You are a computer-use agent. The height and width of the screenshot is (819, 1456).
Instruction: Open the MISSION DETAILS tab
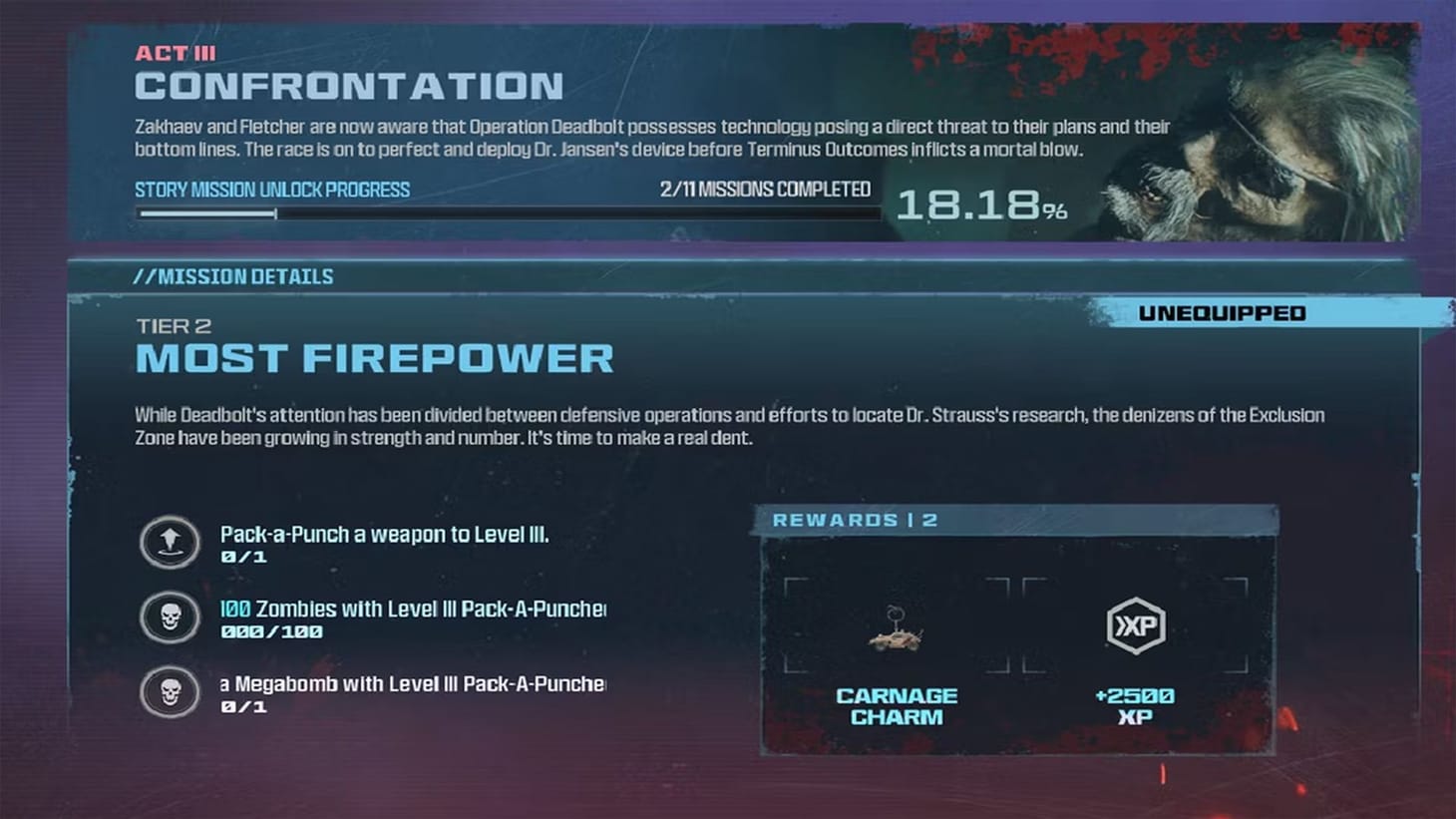[x=234, y=276]
